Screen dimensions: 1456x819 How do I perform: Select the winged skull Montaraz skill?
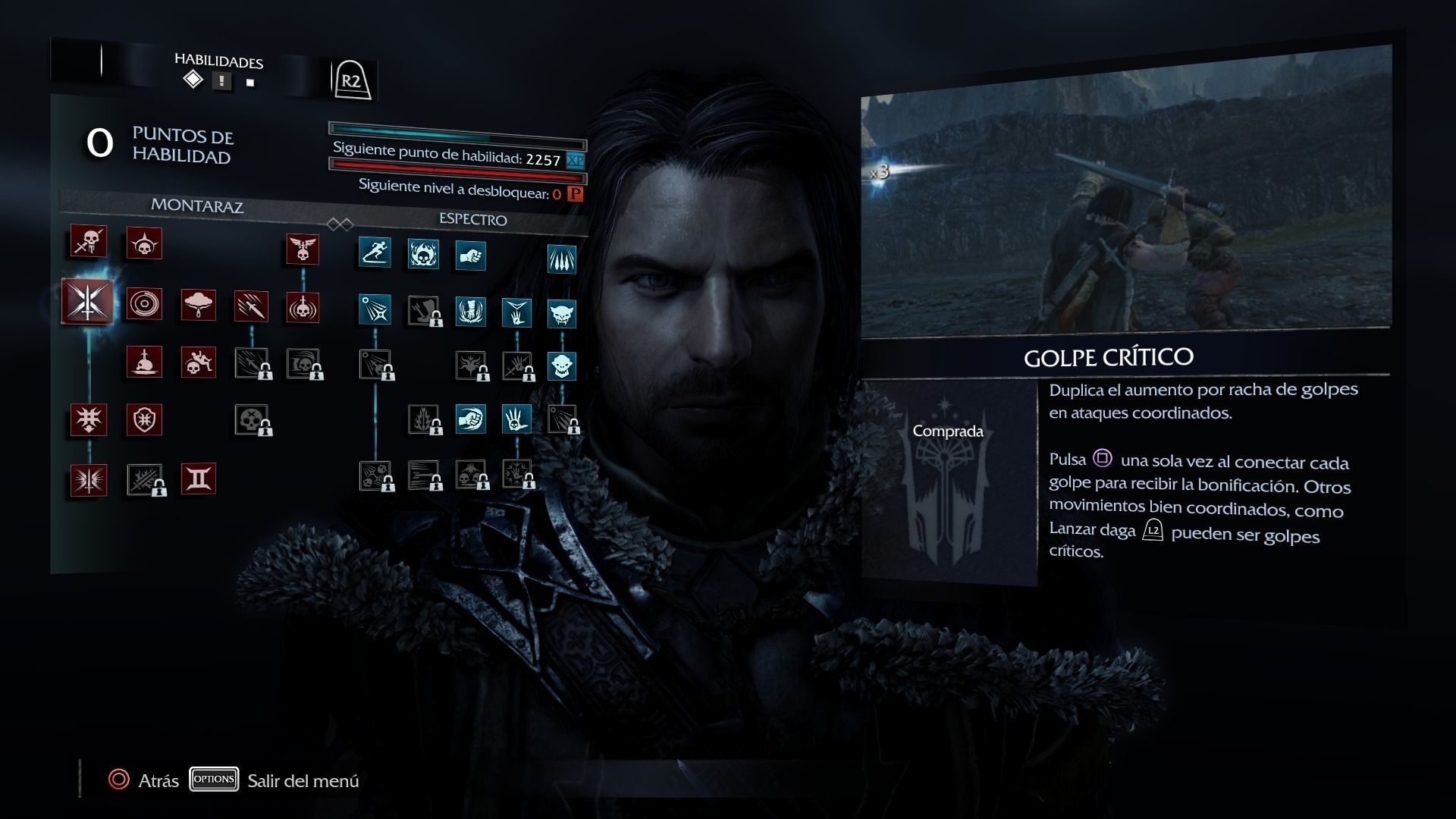point(303,249)
